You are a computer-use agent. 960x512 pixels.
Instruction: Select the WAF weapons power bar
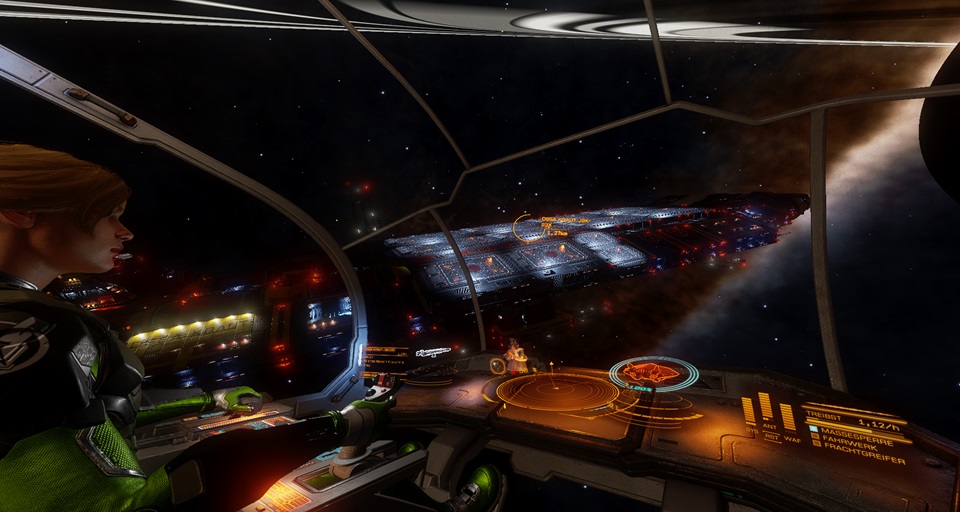[788, 416]
